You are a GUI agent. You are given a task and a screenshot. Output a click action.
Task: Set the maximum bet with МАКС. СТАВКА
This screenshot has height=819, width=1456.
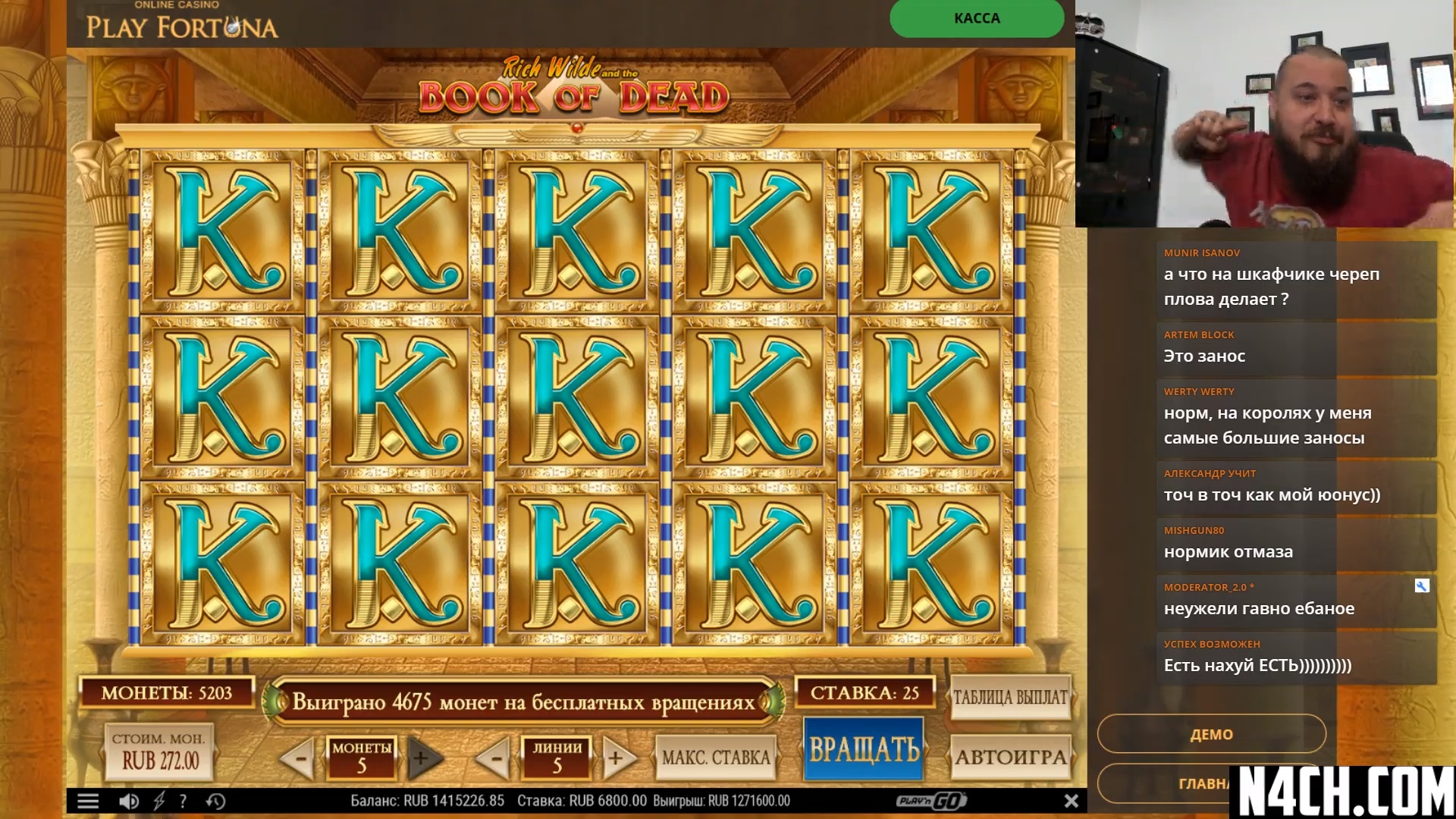pyautogui.click(x=715, y=757)
